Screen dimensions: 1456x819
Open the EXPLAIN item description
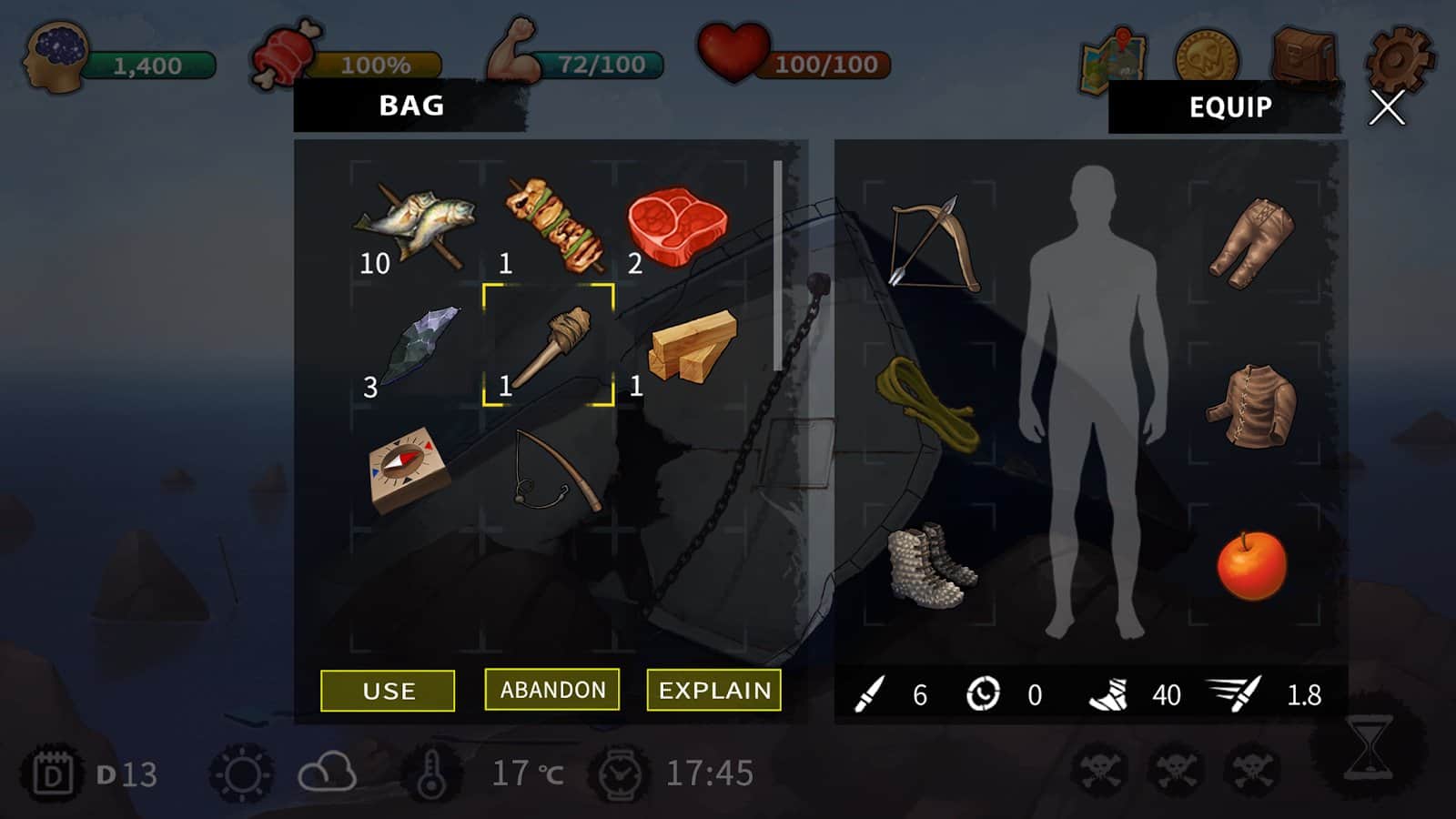tap(714, 691)
